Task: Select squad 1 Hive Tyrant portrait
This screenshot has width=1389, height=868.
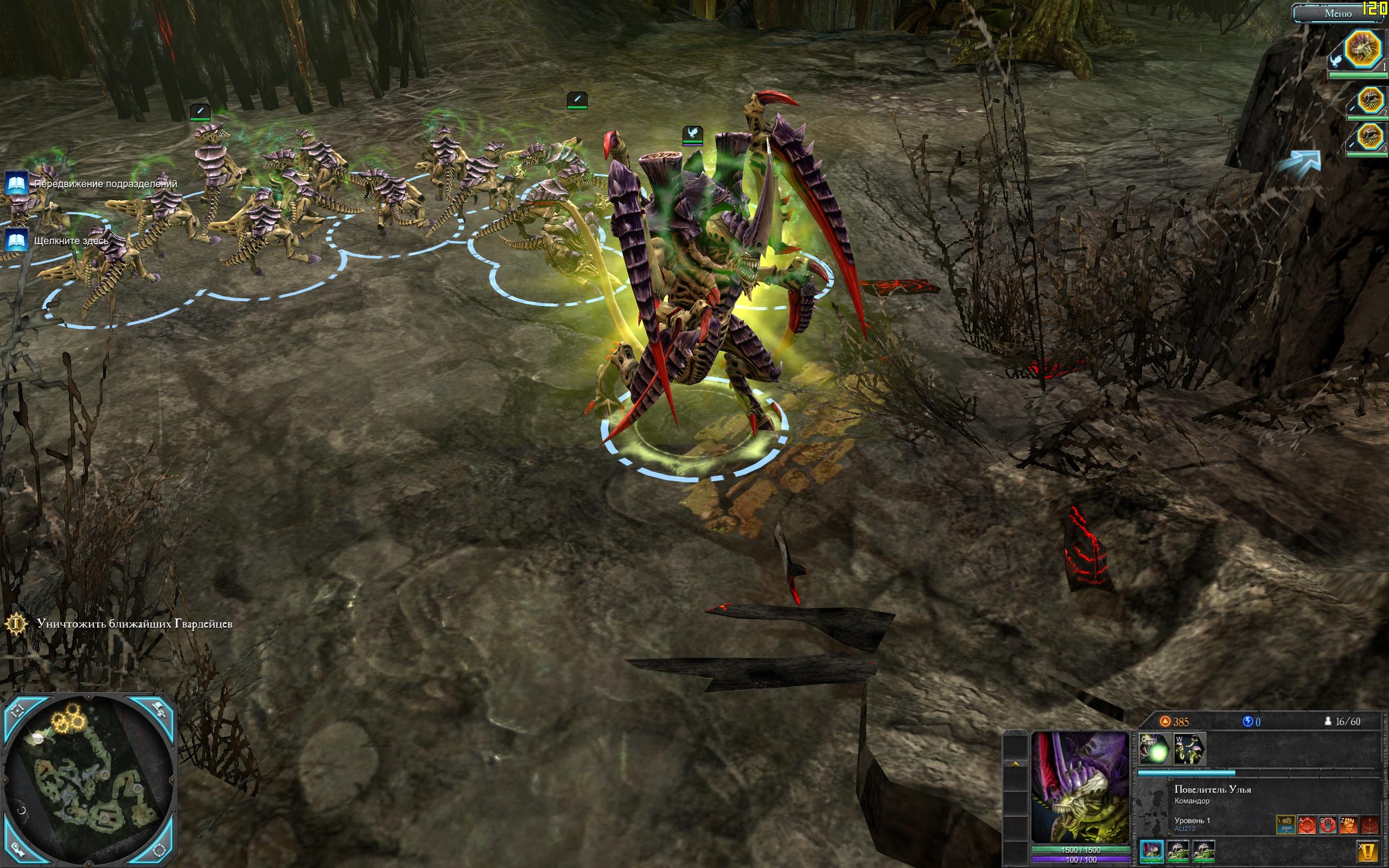Action: tap(1362, 49)
